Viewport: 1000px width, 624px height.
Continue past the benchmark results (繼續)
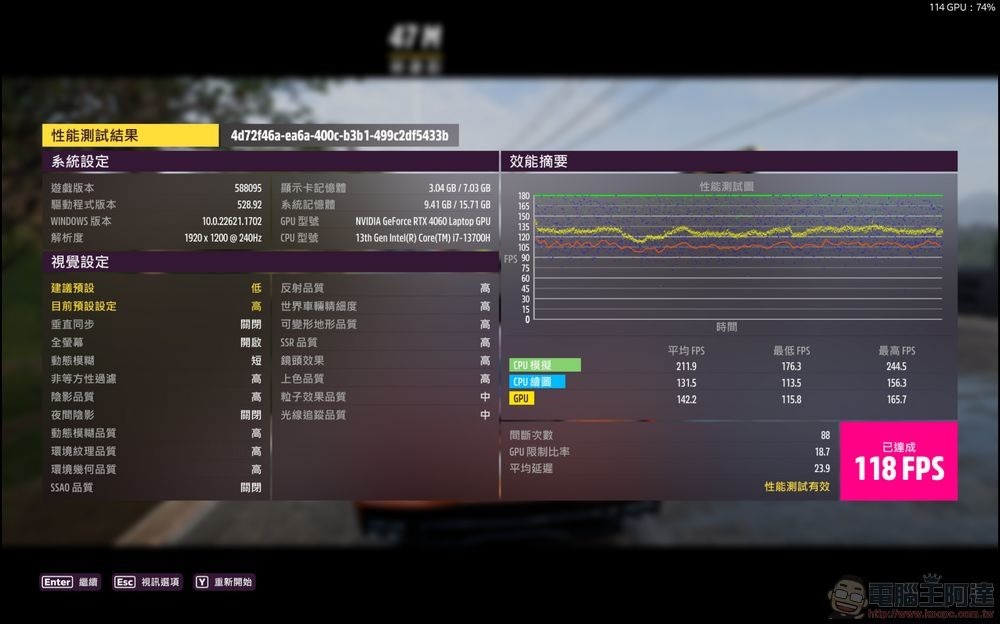(70, 582)
